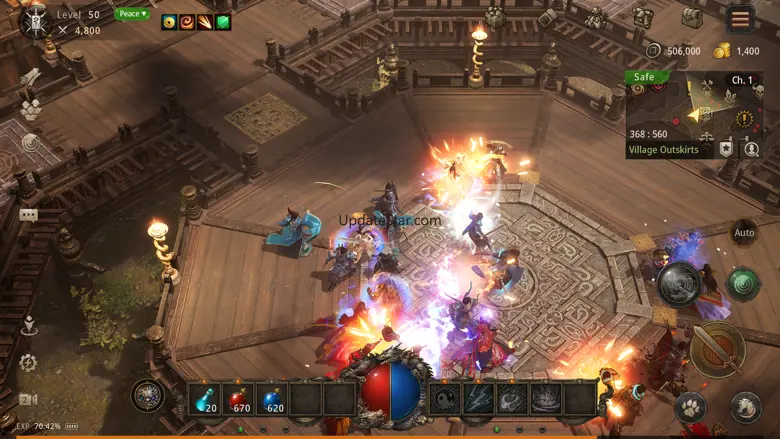Open the Peace mode dropdown

[x=132, y=14]
